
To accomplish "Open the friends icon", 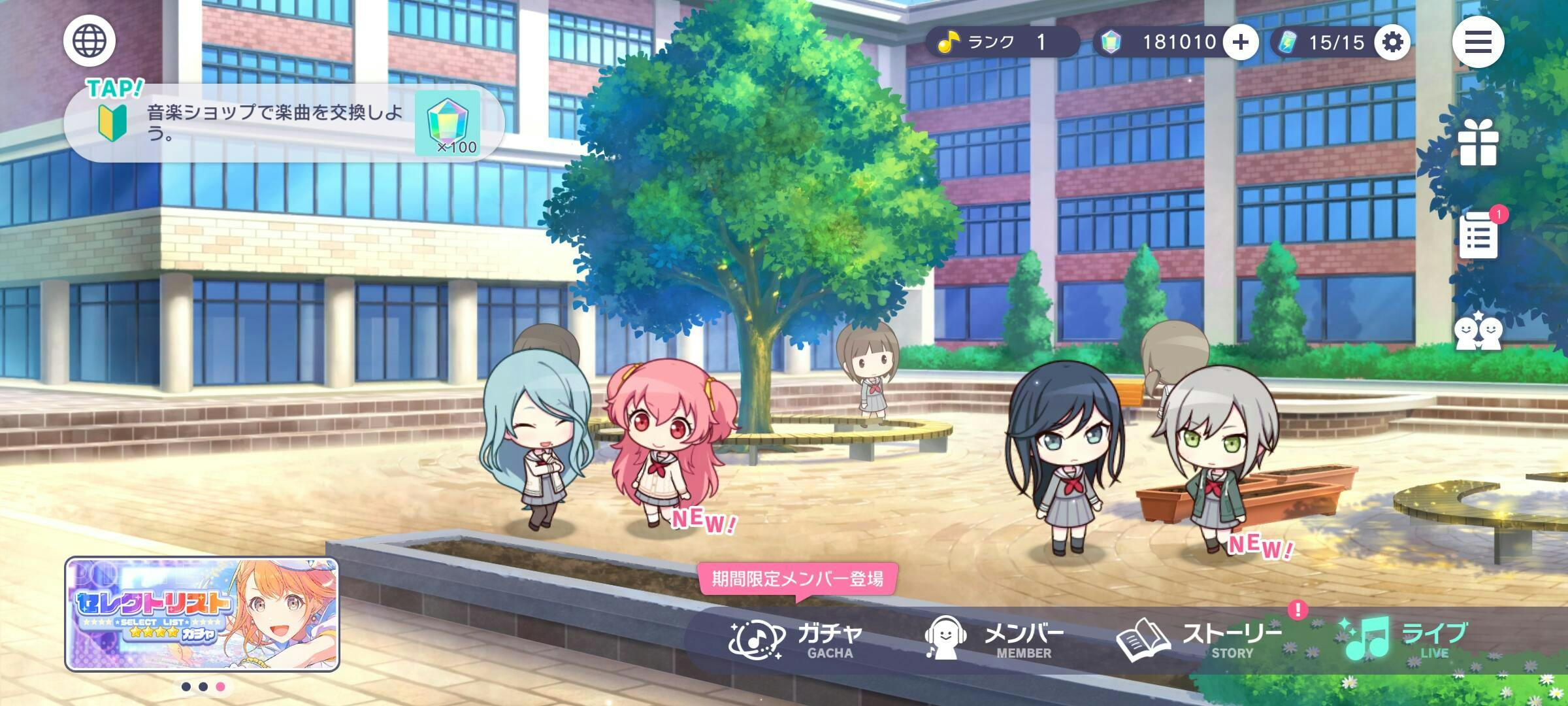I will pos(1478,331).
